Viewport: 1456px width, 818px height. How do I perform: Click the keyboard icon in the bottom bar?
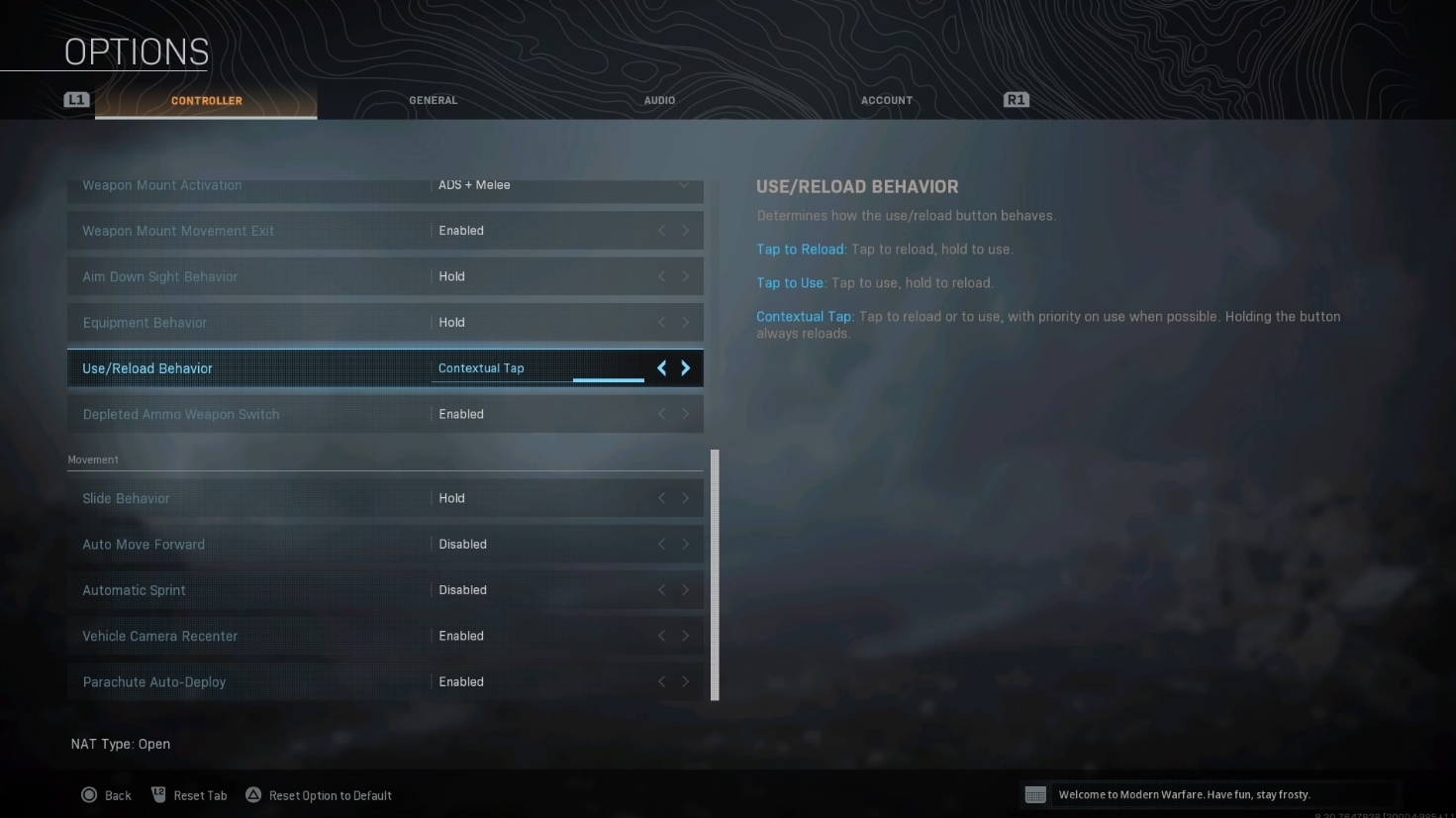point(1036,793)
